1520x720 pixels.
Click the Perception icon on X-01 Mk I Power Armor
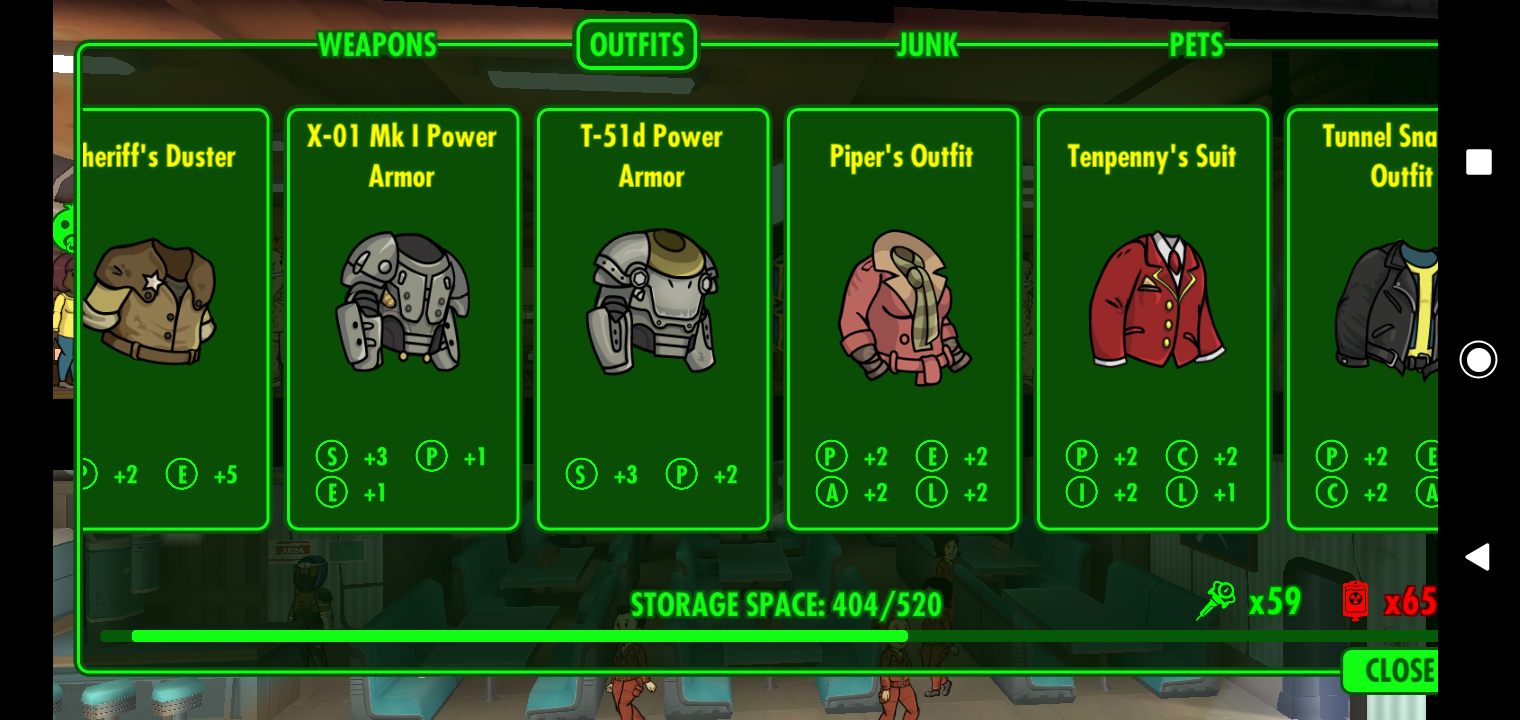point(431,457)
